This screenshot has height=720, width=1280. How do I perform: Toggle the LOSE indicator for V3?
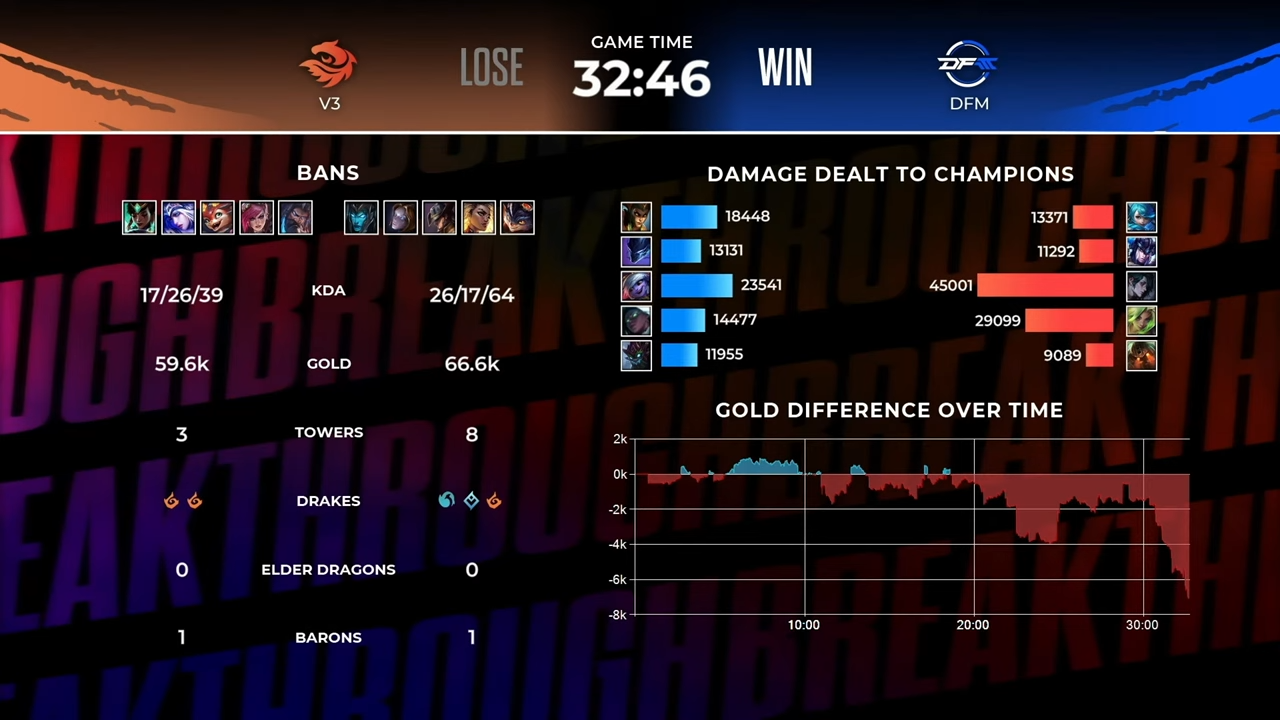tap(491, 66)
